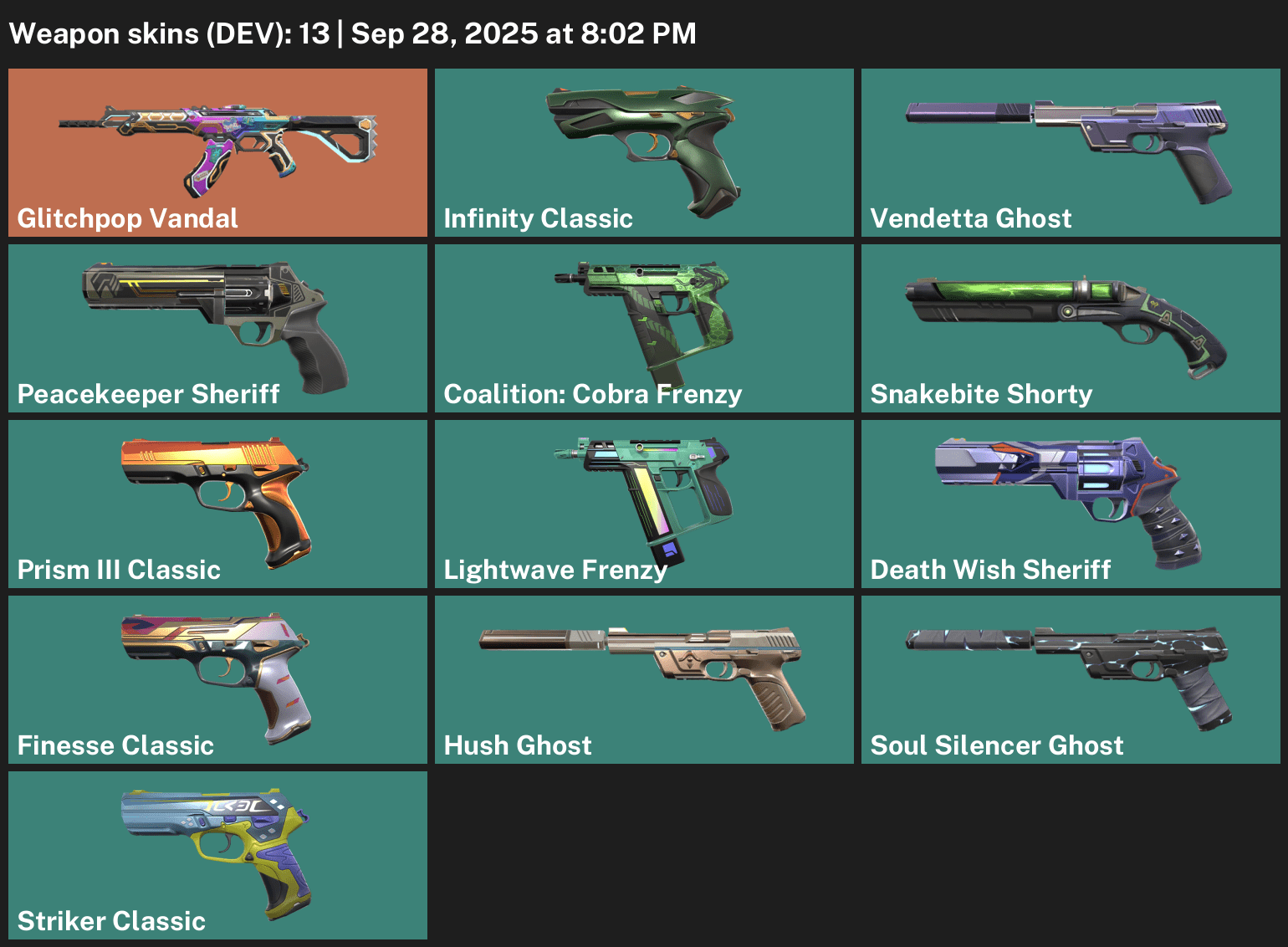Click the Glitchpop Vandal name label
The height and width of the screenshot is (947, 1288).
pyautogui.click(x=126, y=218)
